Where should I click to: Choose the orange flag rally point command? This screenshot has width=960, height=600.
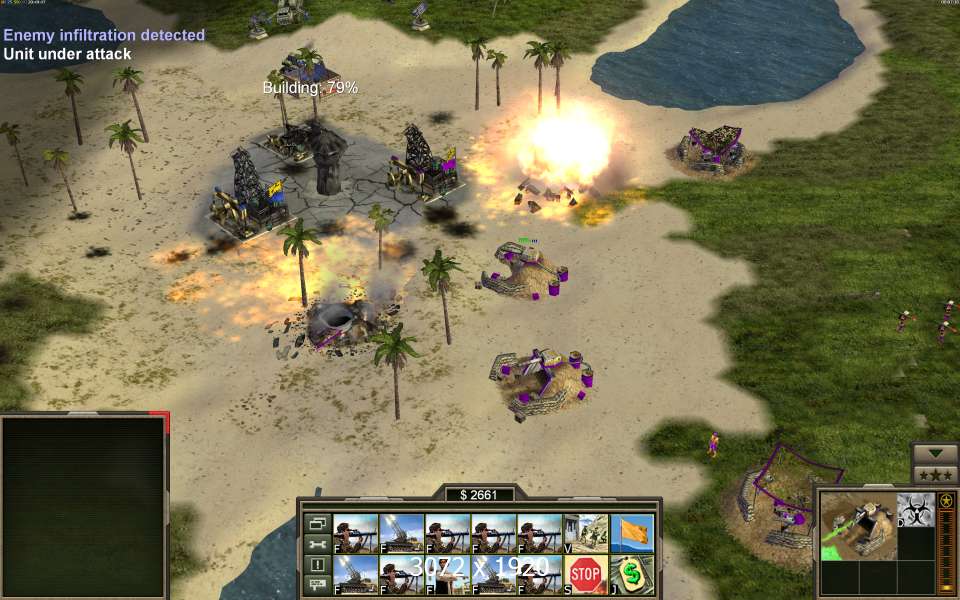pyautogui.click(x=631, y=533)
